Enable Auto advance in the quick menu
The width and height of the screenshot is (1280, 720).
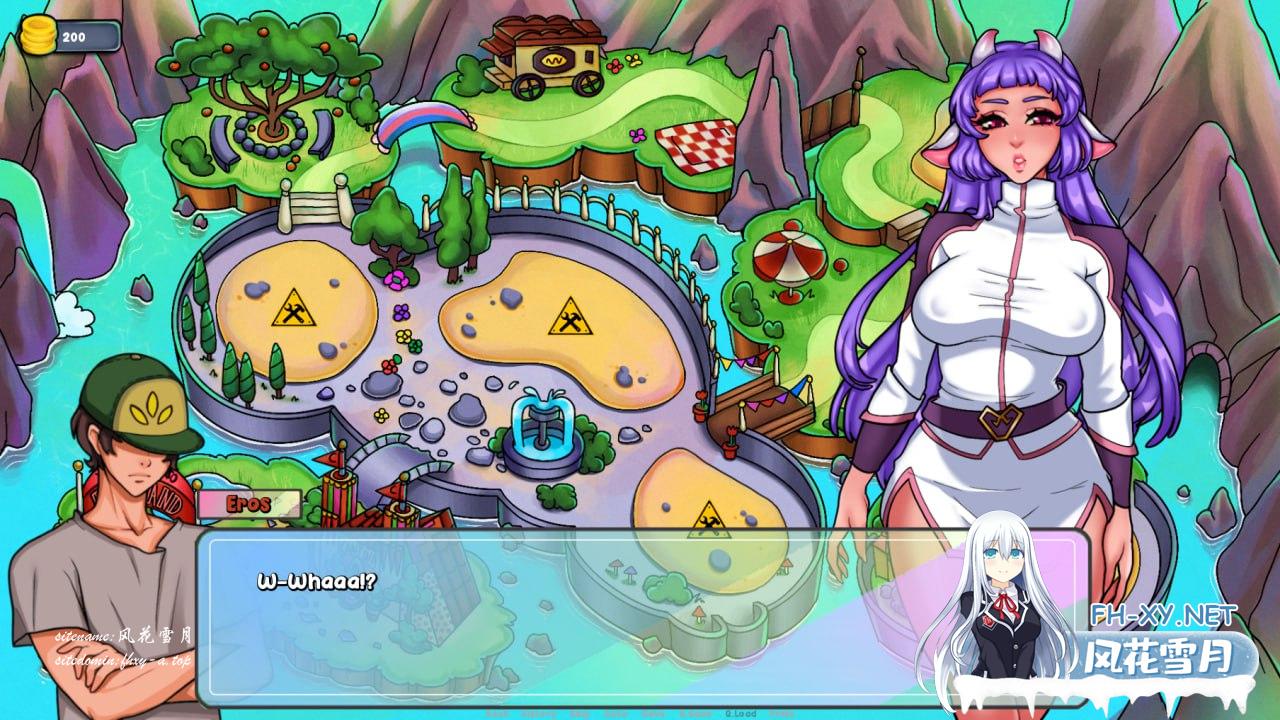point(616,714)
